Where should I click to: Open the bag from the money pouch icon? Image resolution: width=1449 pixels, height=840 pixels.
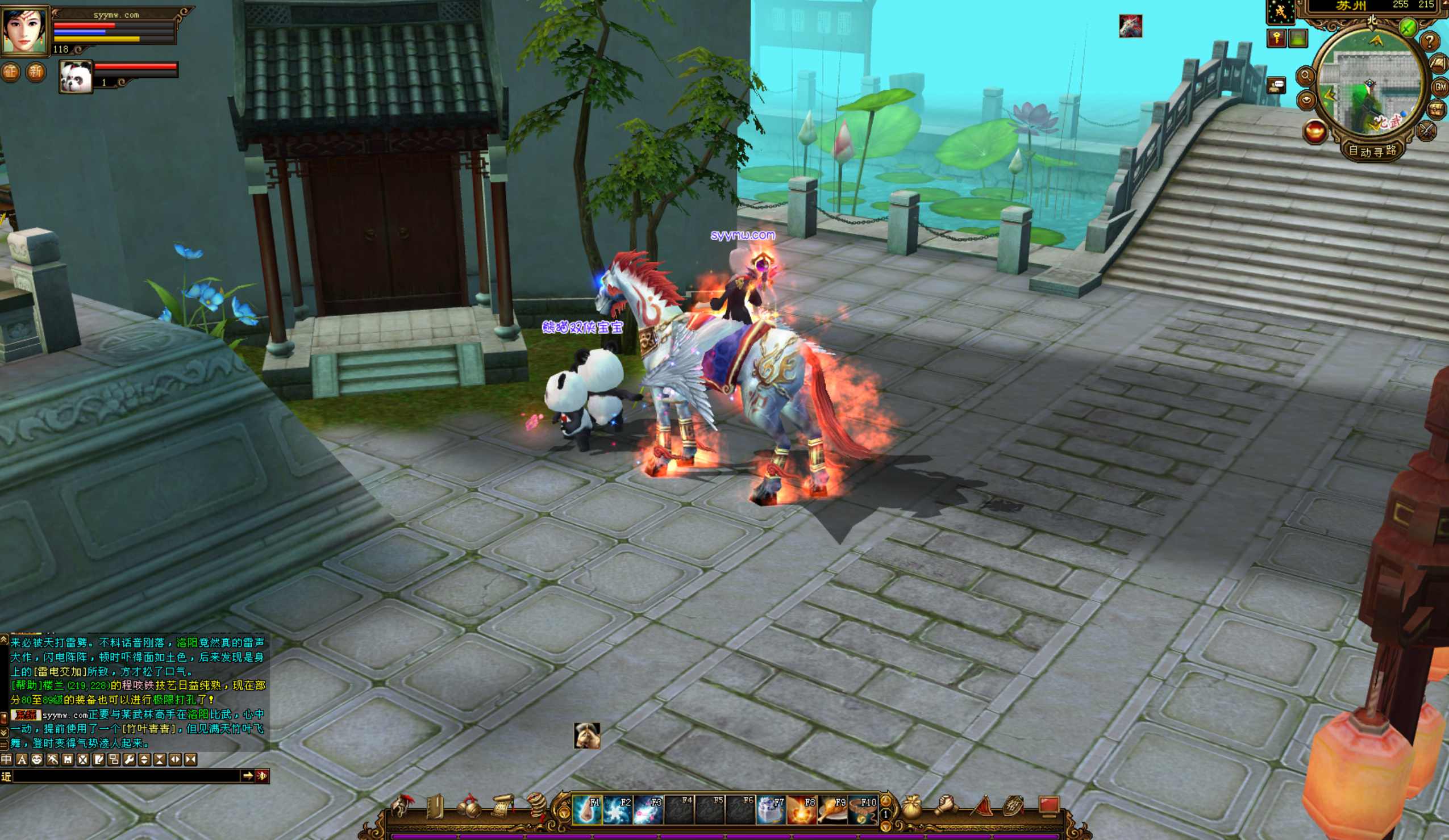coord(911,807)
